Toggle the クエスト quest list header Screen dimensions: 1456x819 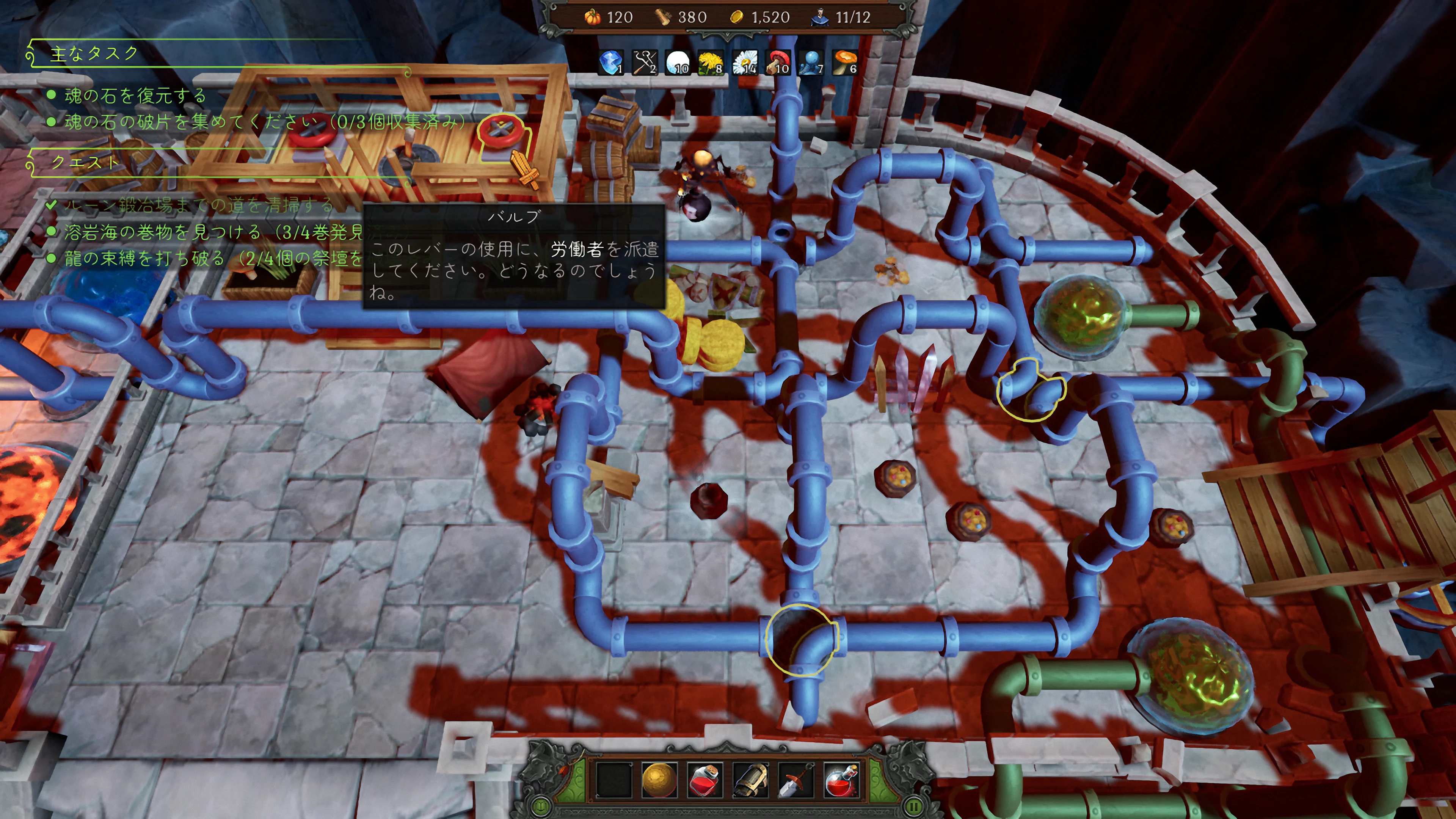tap(85, 163)
